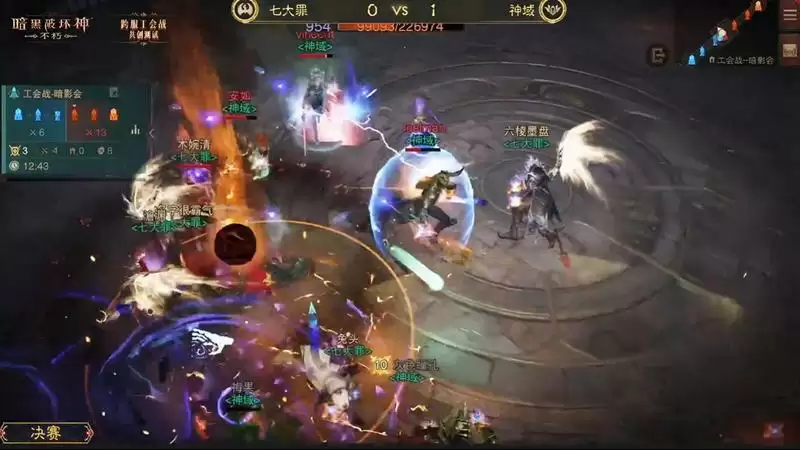Open the statistics bar-chart icon
Screen dimensions: 800x450
tap(136, 130)
